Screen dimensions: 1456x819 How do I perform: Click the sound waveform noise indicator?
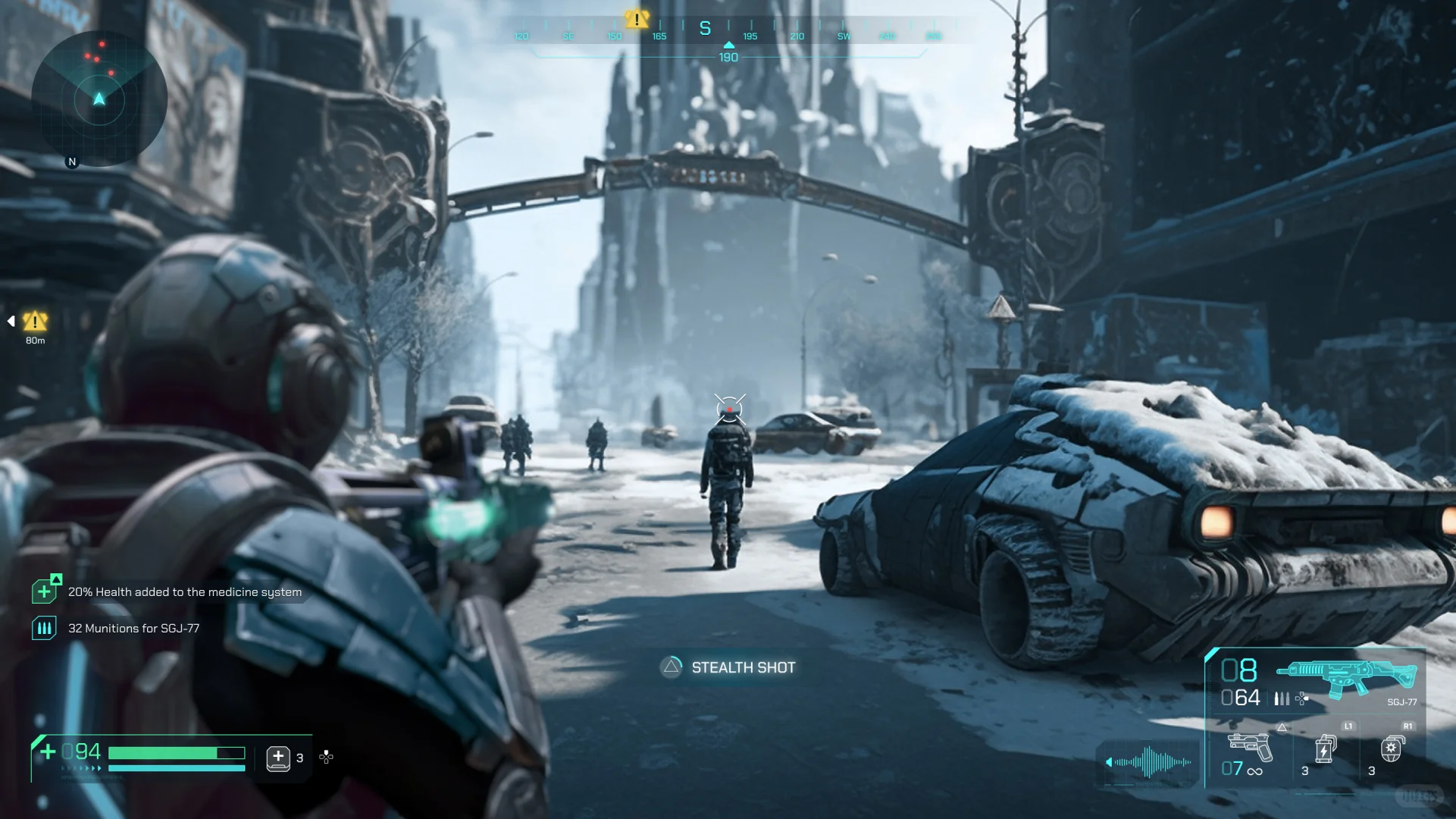[x=1149, y=761]
